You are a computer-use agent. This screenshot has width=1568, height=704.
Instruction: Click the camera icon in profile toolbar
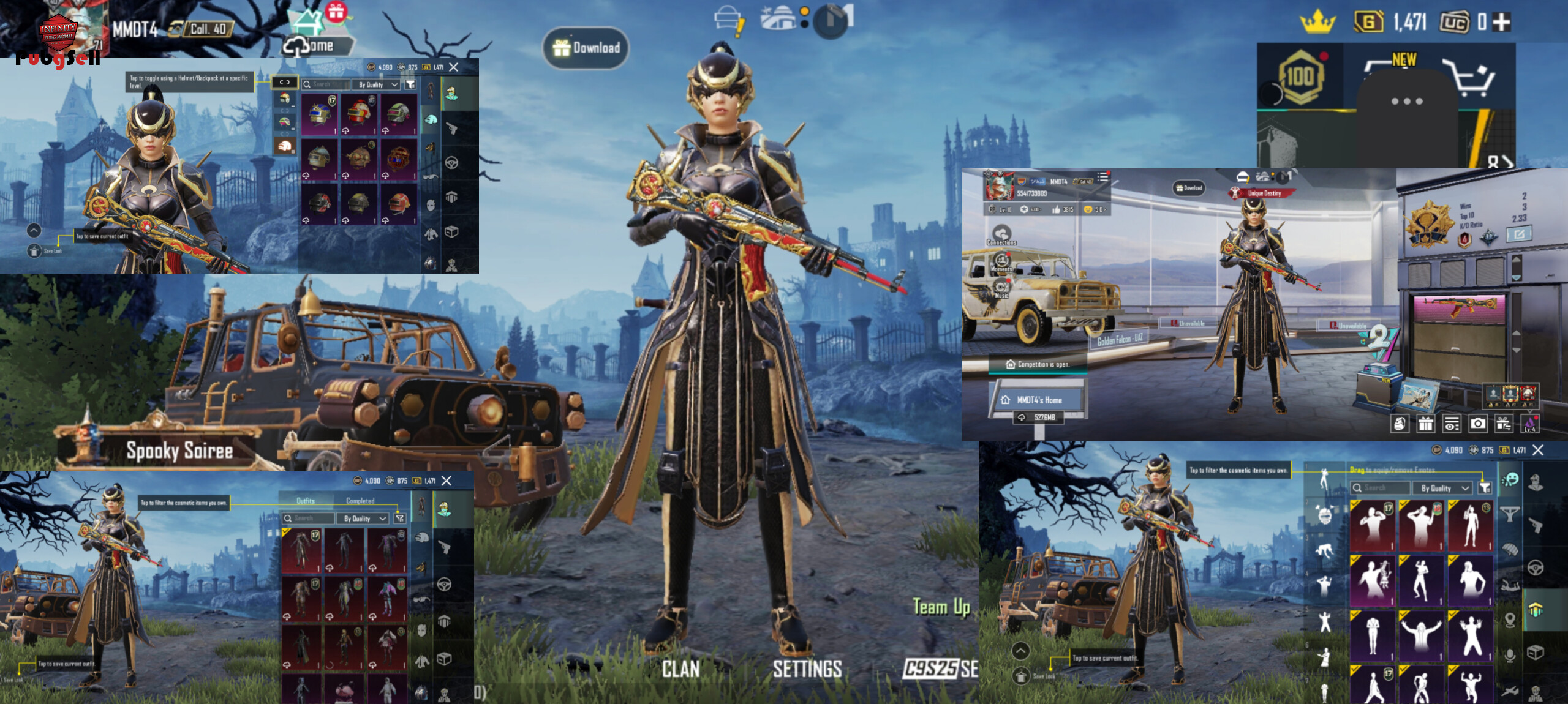click(x=1478, y=424)
